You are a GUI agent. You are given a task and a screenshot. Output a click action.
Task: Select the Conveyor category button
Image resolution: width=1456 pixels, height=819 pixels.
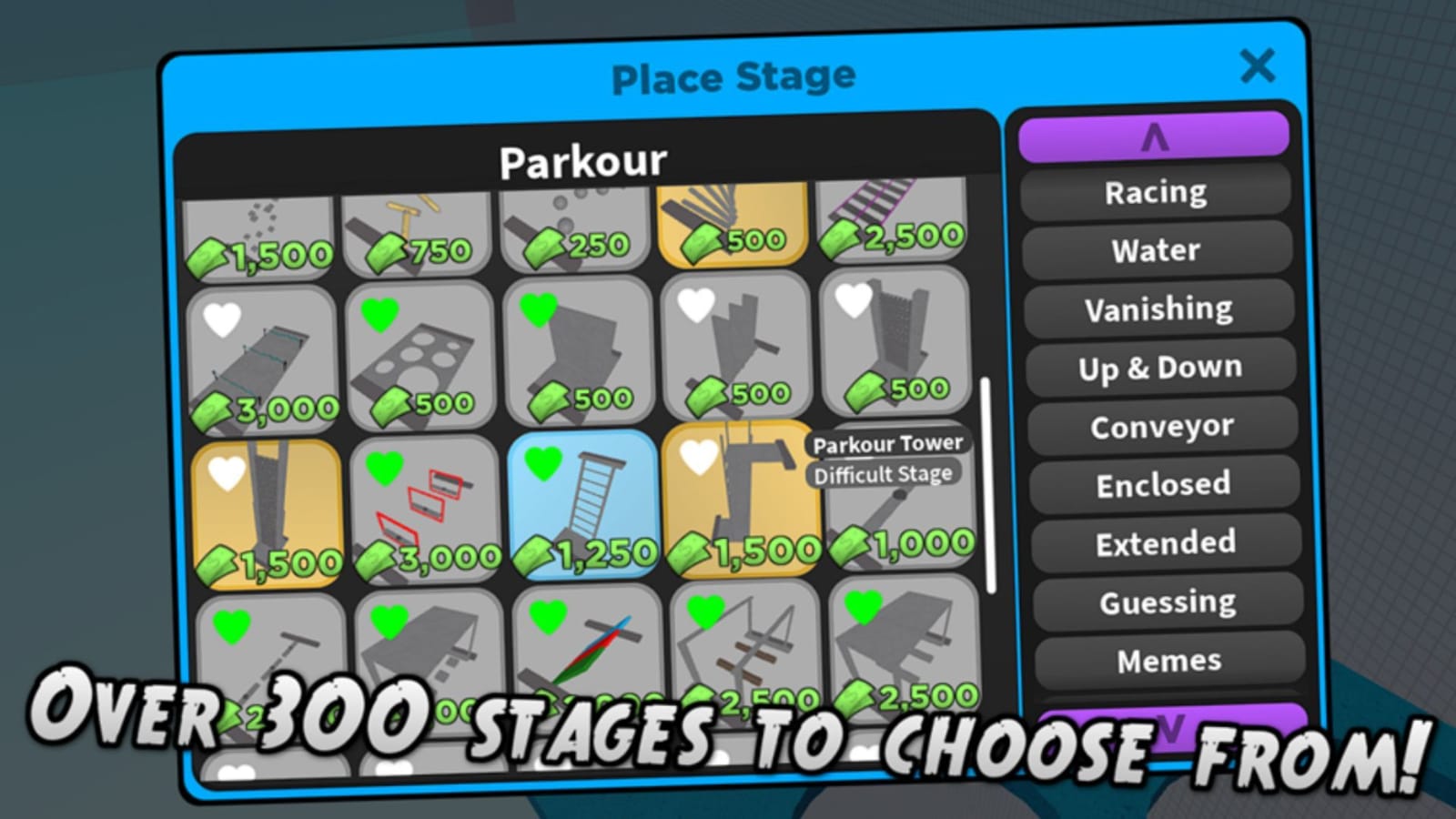[x=1160, y=426]
